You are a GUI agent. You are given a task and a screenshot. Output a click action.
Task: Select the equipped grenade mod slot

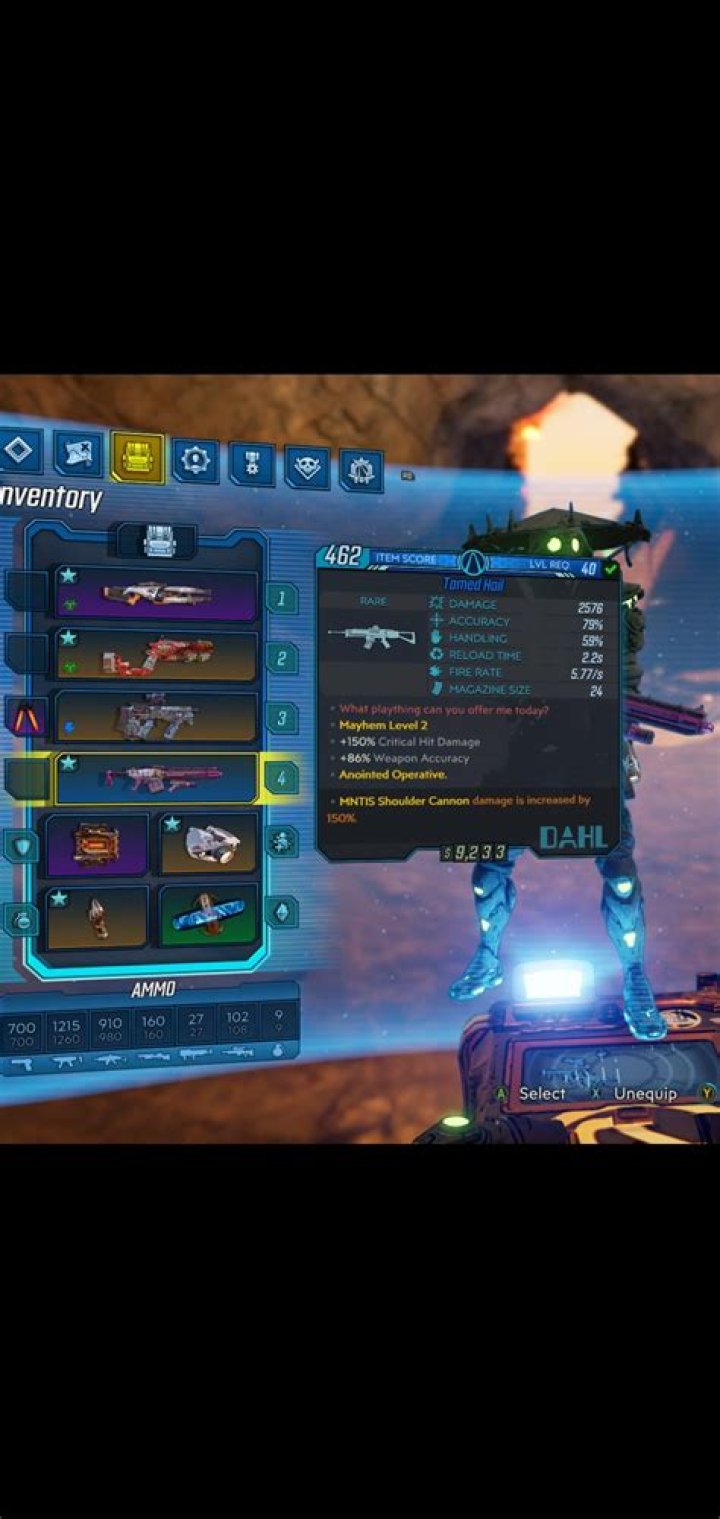click(x=98, y=916)
